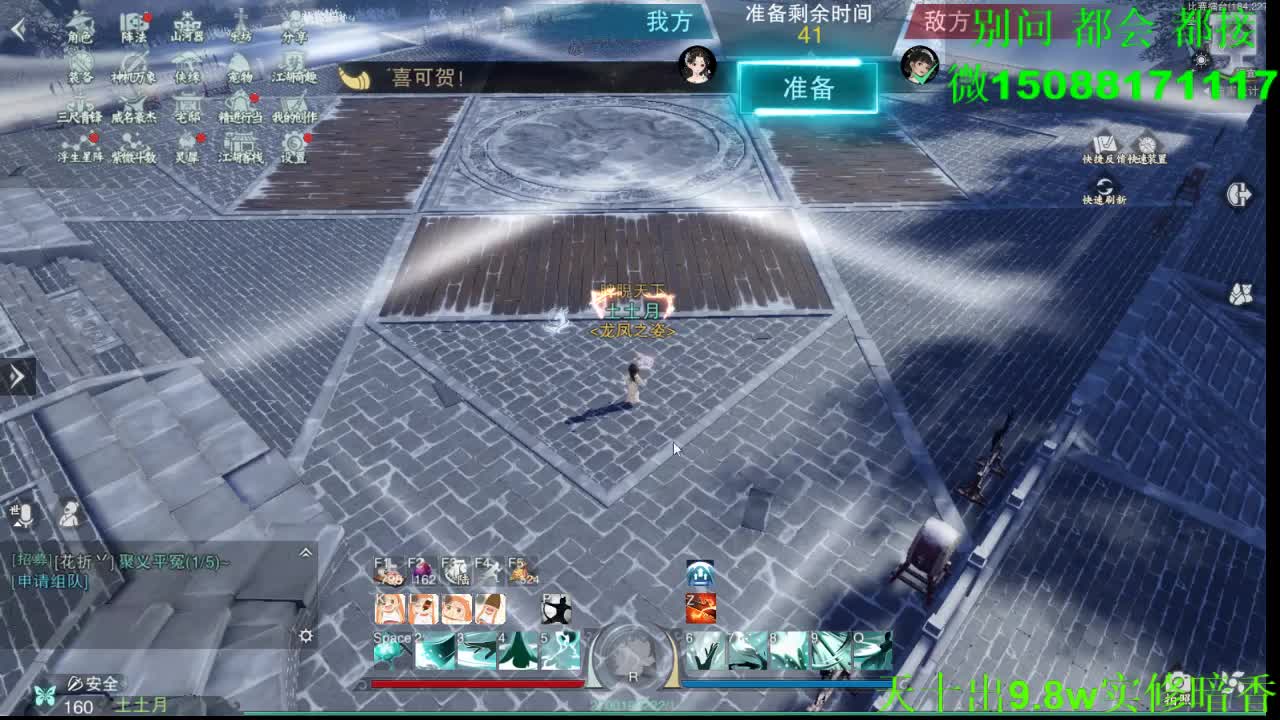Open the 宠物 (Pet) panel icon

click(240, 61)
